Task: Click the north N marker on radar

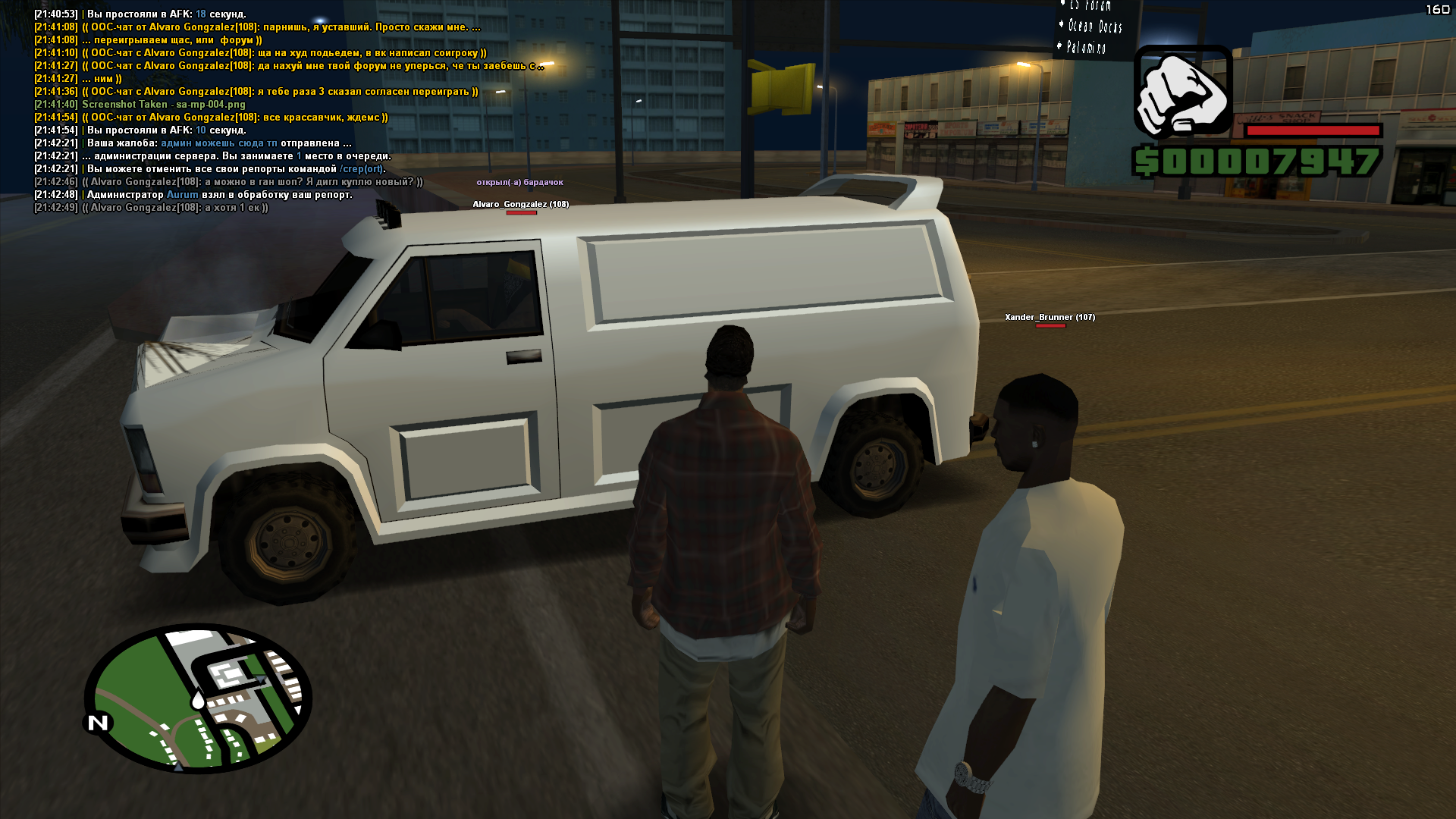Action: point(99,723)
